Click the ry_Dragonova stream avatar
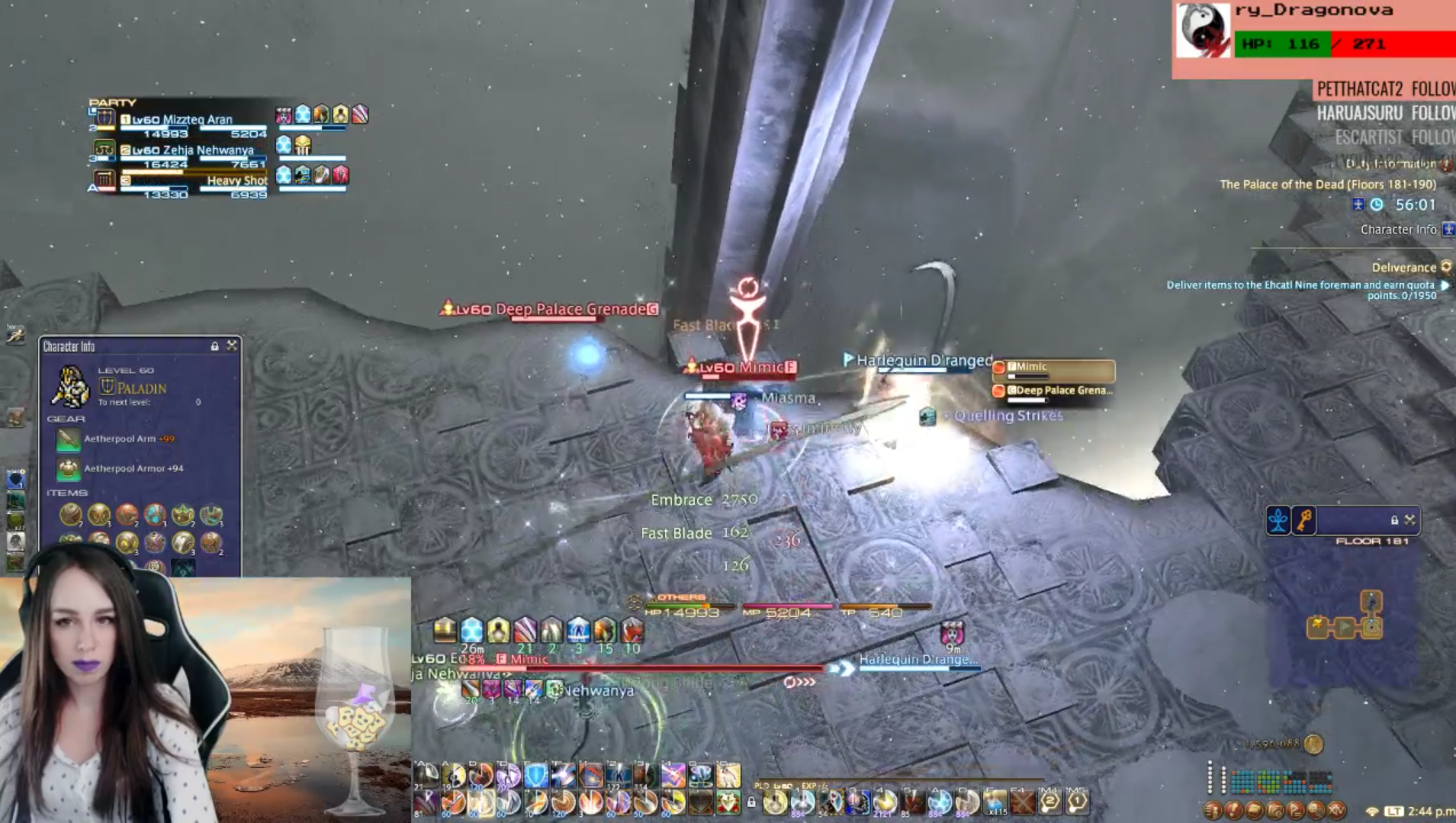Viewport: 1456px width, 823px height. 1203,31
